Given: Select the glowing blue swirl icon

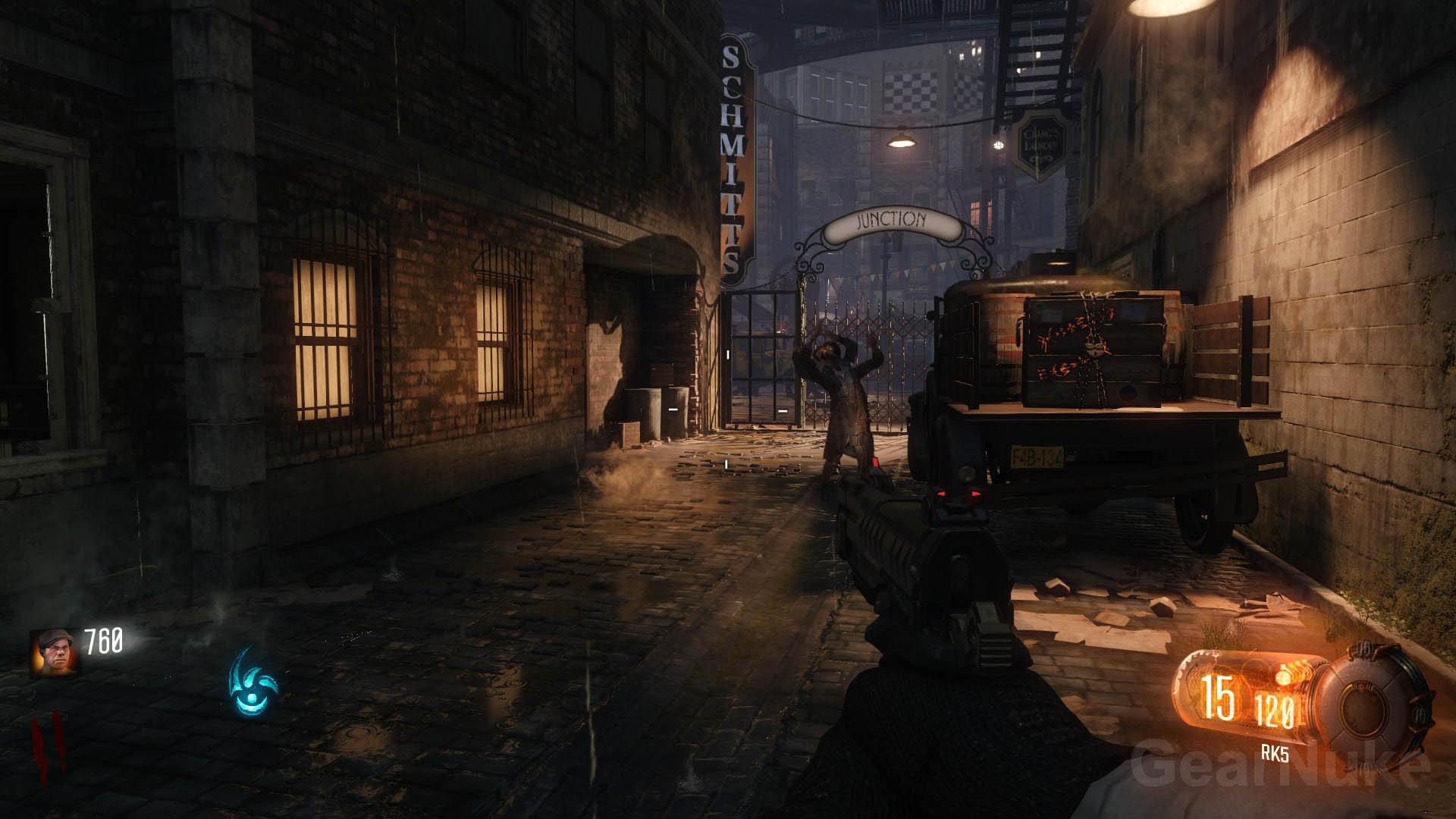Looking at the screenshot, I should tap(253, 682).
